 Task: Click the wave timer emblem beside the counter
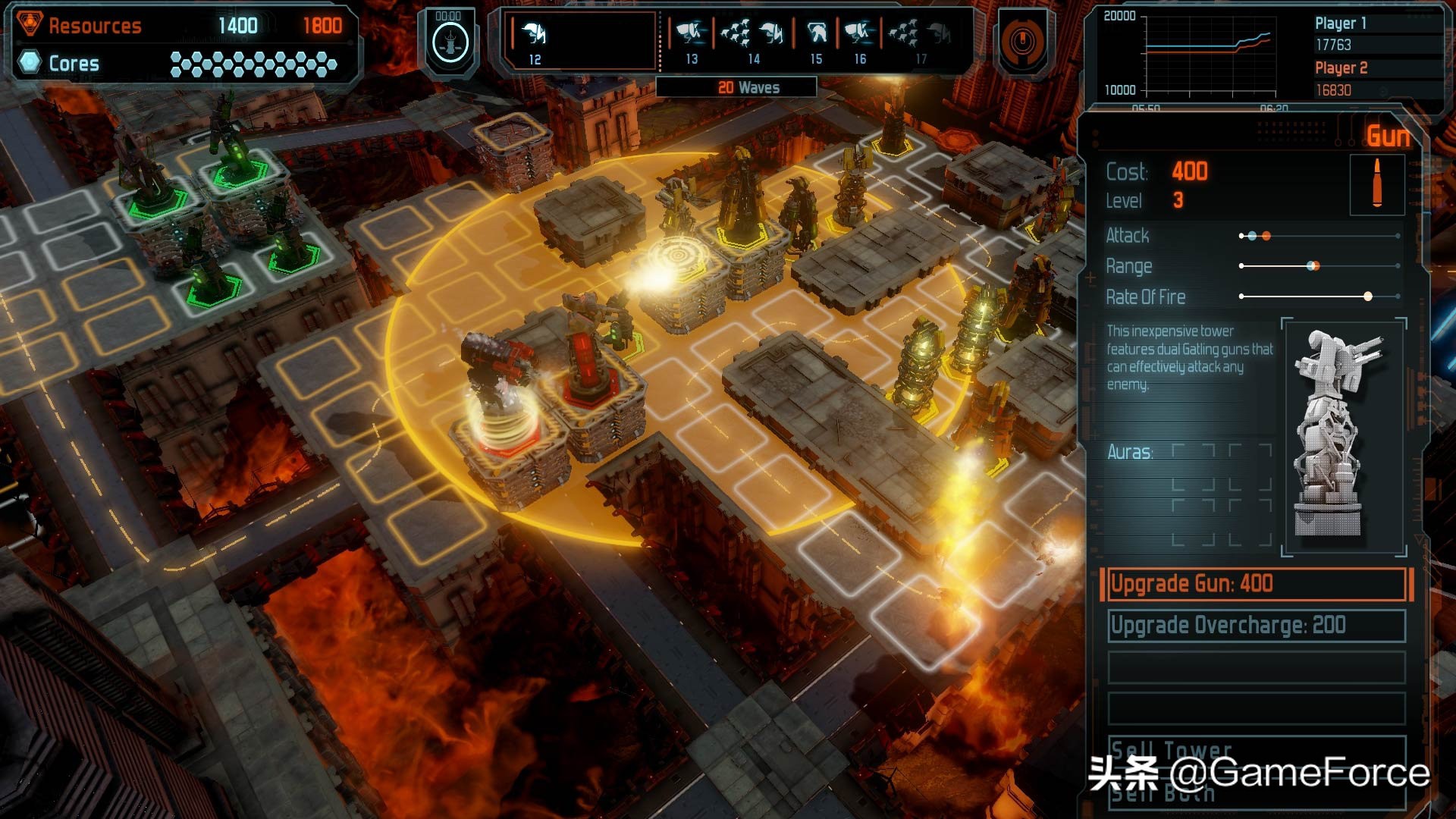pos(449,44)
